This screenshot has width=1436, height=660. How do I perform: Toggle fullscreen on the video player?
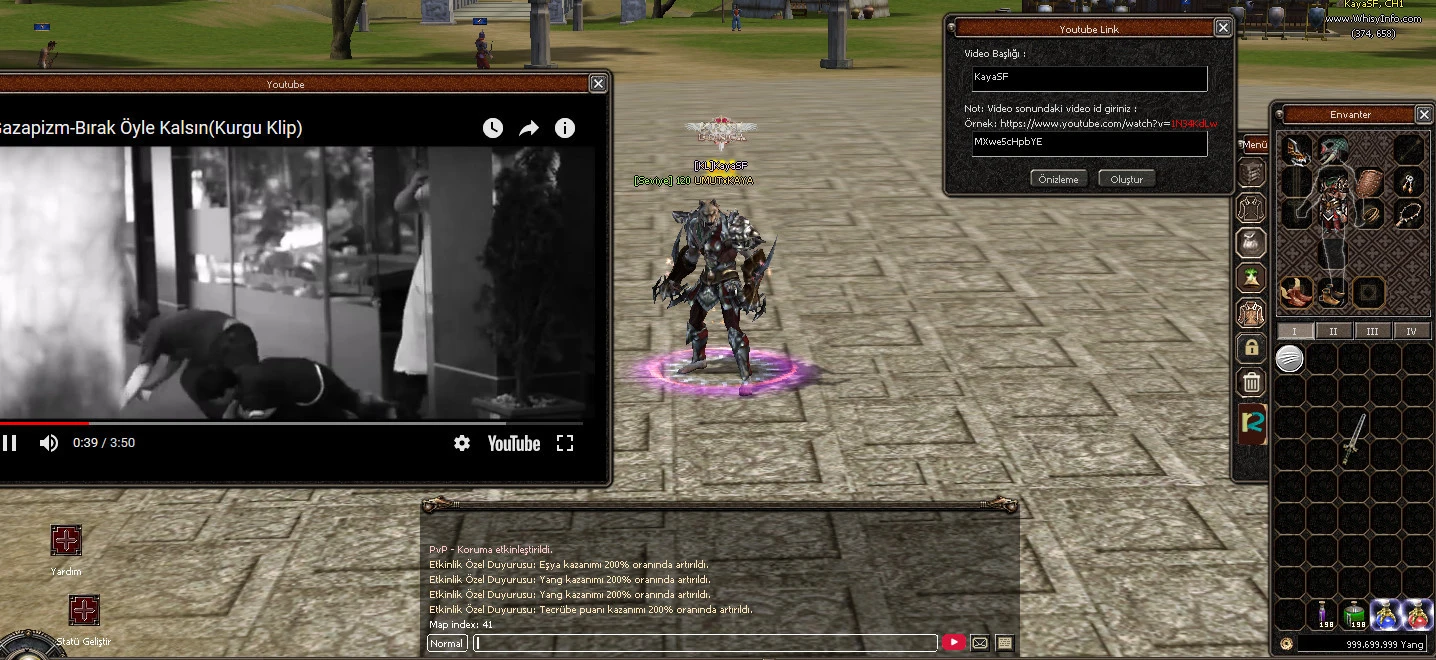pyautogui.click(x=565, y=443)
